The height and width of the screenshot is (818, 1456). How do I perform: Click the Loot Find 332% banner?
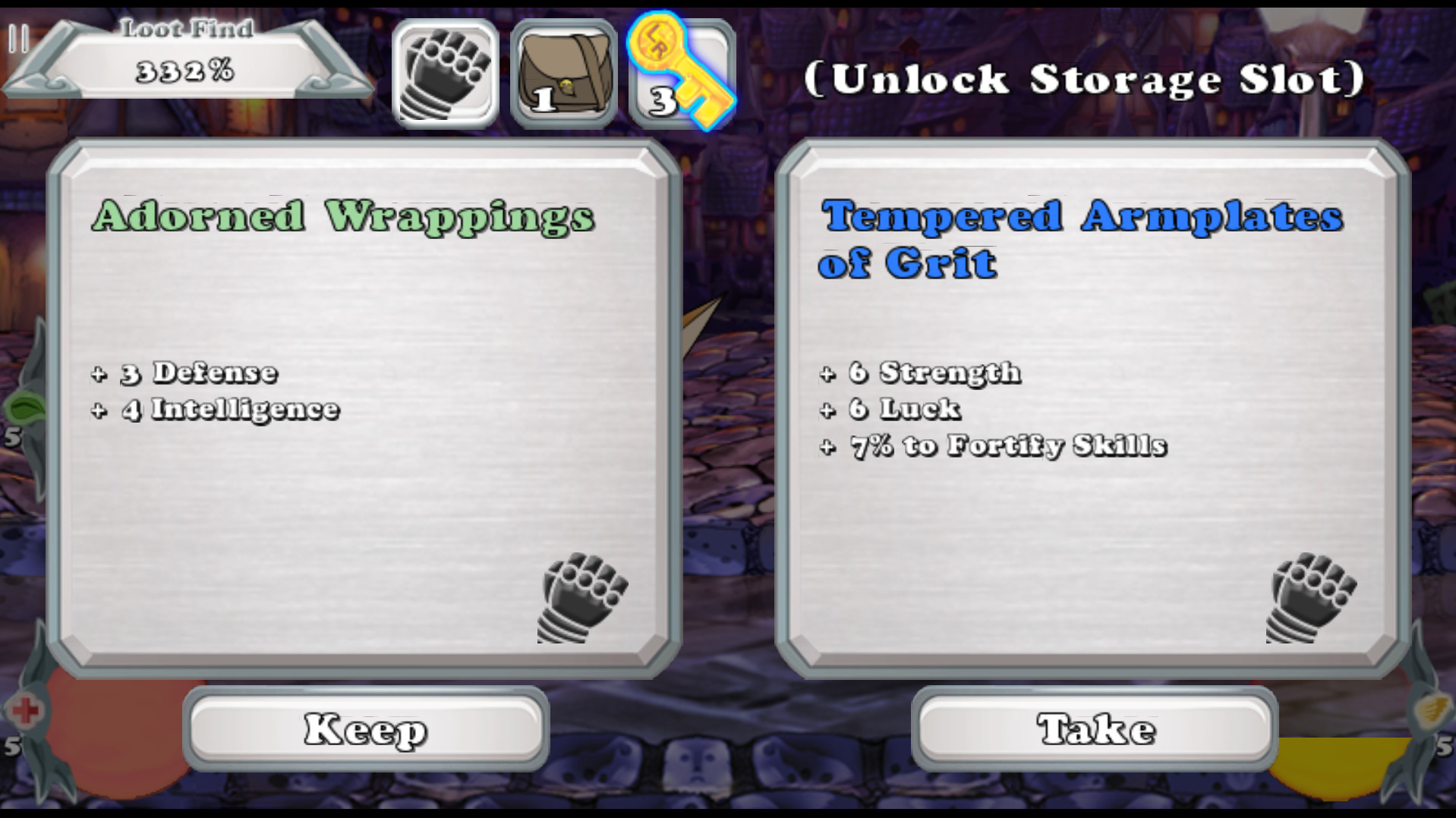point(186,57)
